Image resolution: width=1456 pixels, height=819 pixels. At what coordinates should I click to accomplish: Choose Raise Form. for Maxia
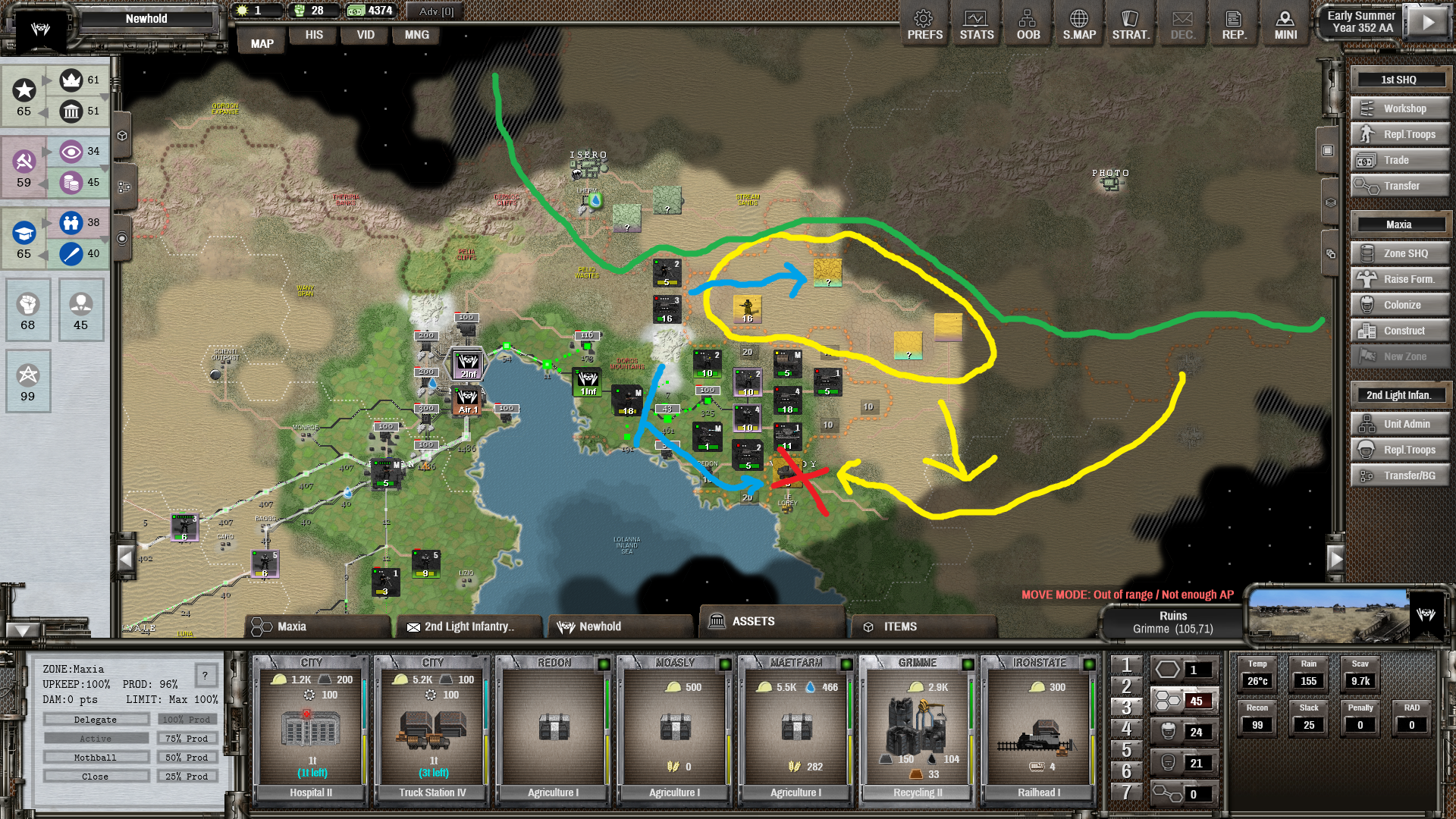pos(1400,279)
